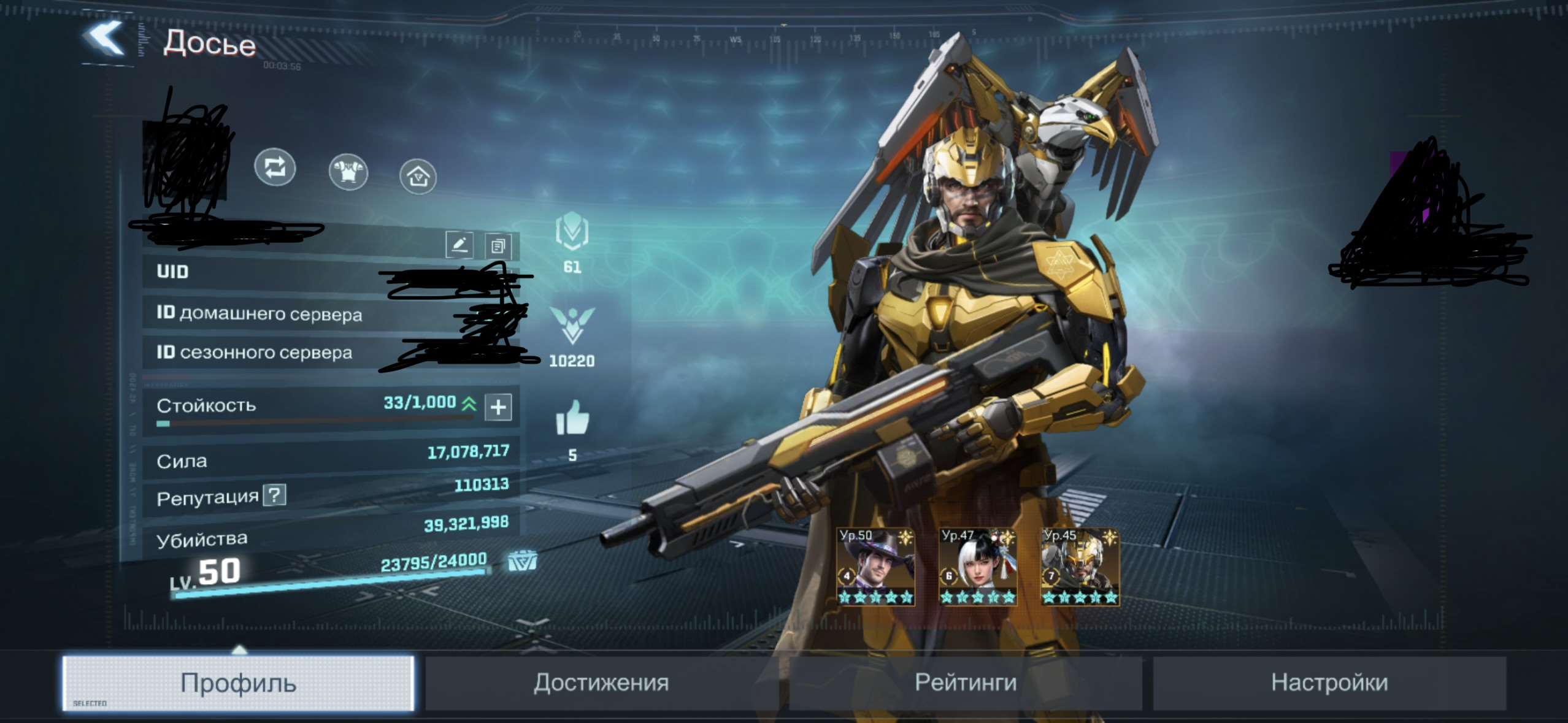1568x723 pixels.
Task: Select the Ур.47 white-haired hero portrait
Action: pyautogui.click(x=978, y=567)
